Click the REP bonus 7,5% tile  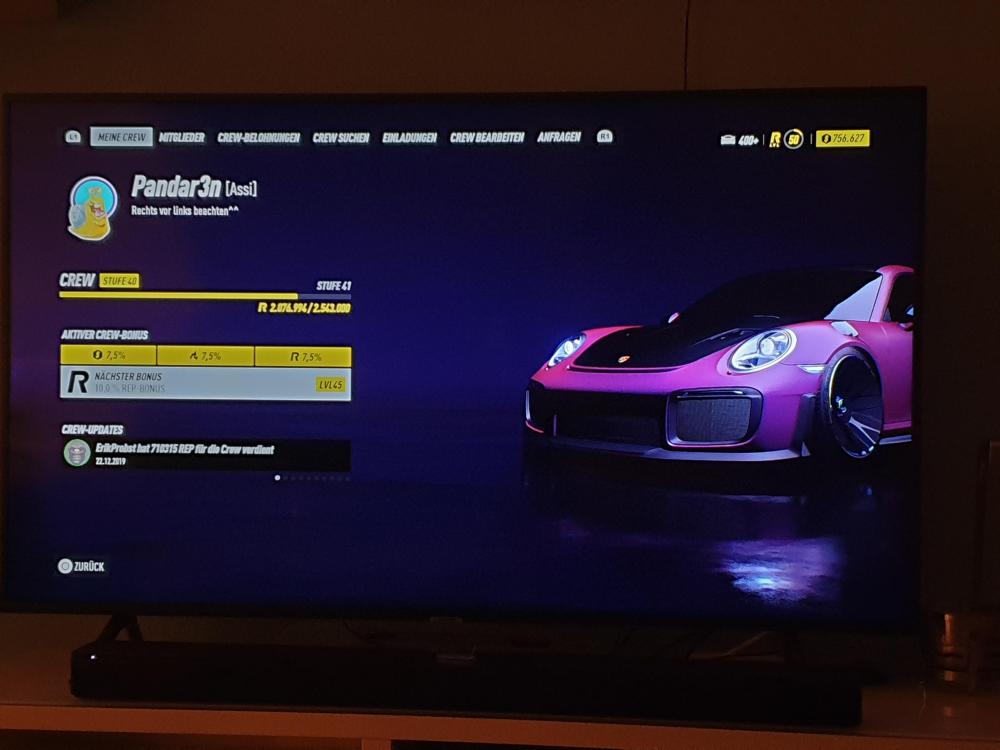pos(302,356)
